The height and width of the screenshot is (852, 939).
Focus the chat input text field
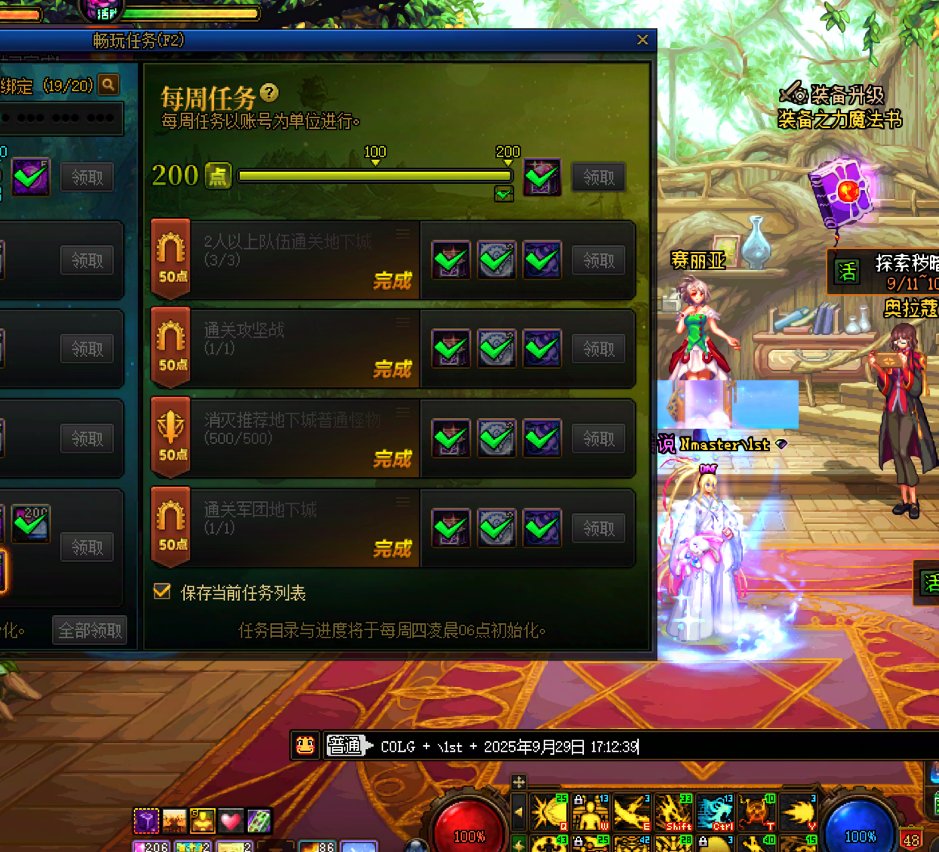[780, 746]
